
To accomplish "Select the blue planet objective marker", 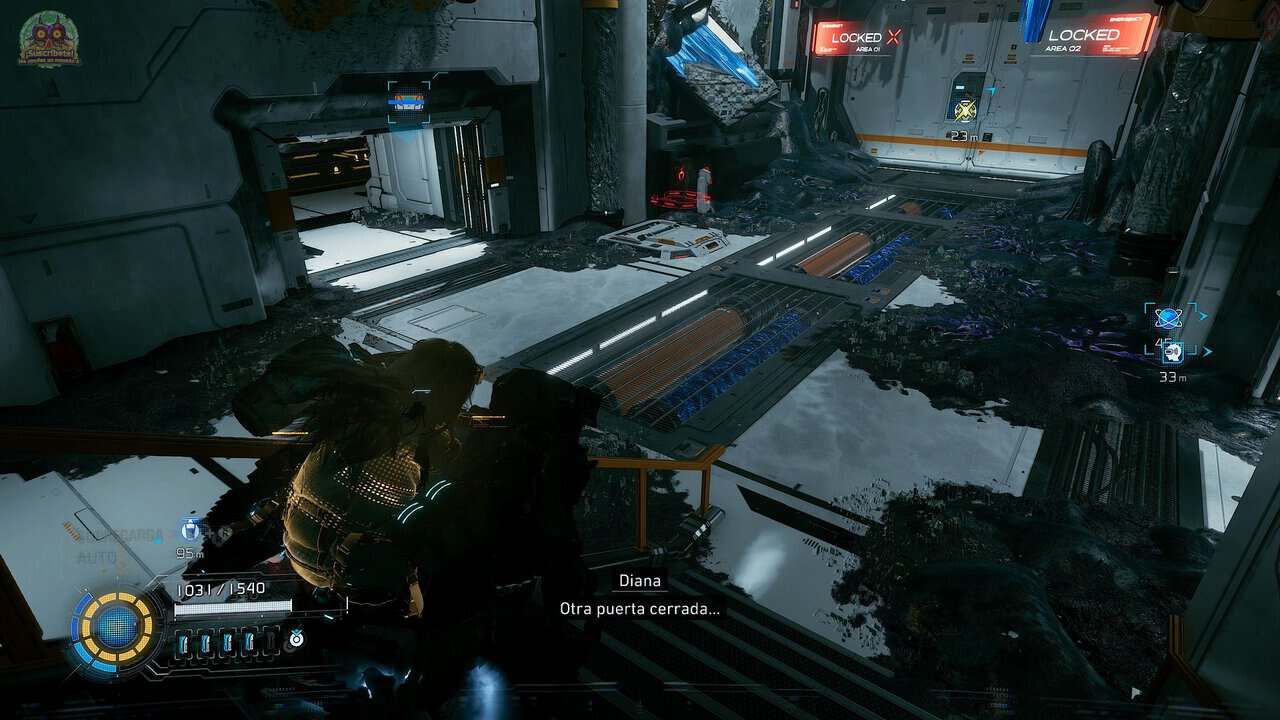I will tap(1167, 318).
